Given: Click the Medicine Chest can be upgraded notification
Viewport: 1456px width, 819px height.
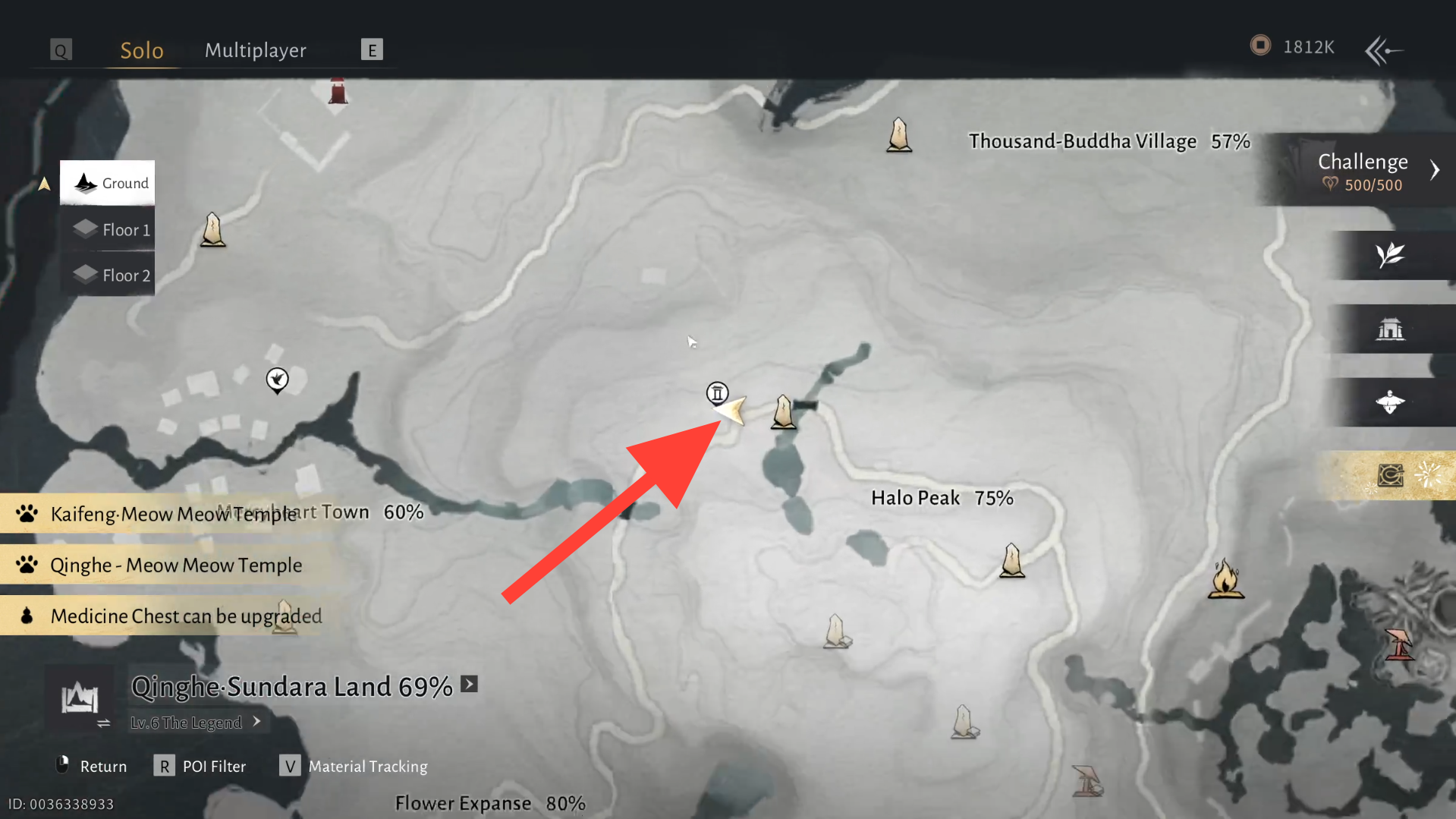Looking at the screenshot, I should coord(186,615).
